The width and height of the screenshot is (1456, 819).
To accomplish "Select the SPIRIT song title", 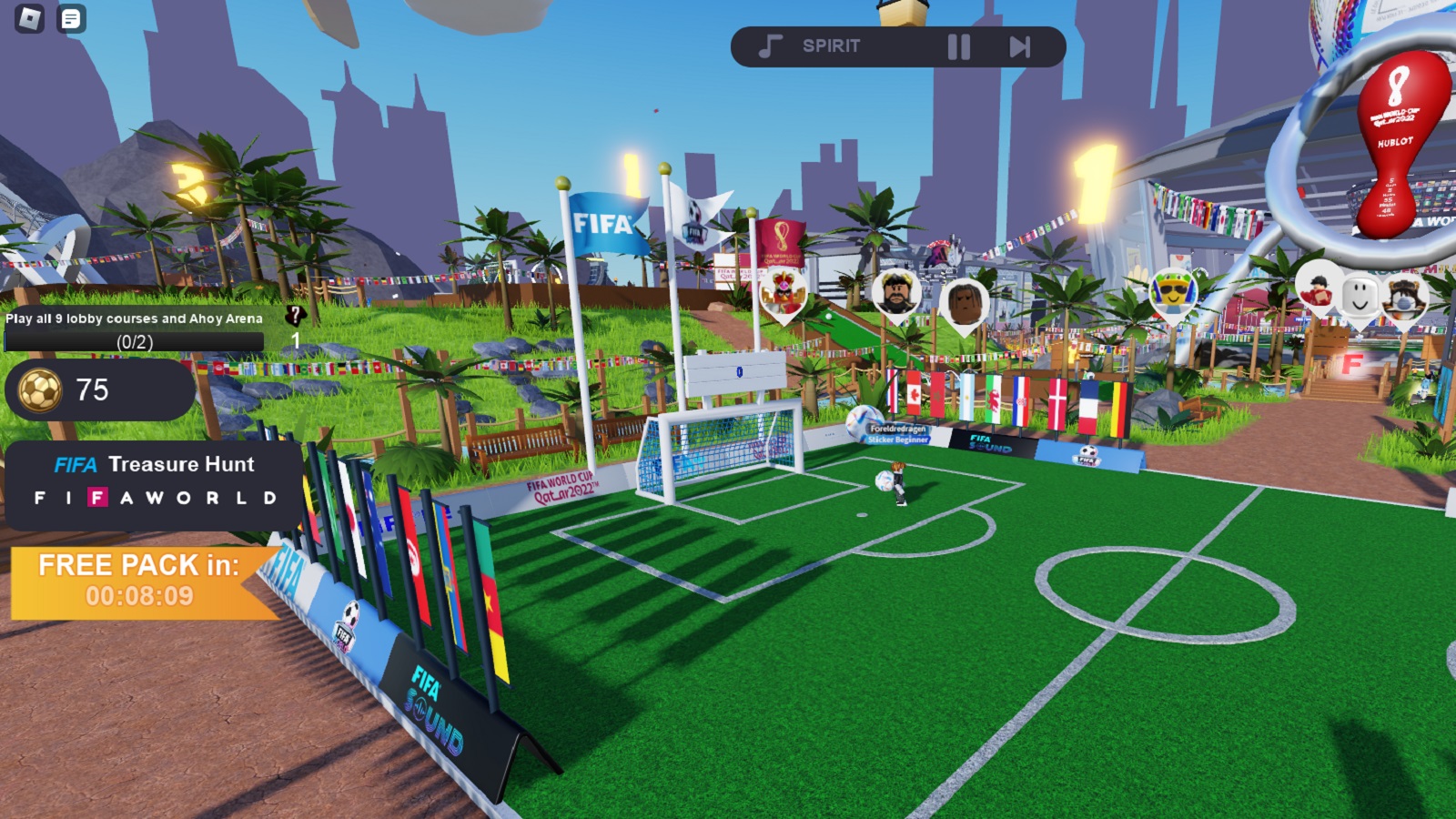I will [x=832, y=45].
